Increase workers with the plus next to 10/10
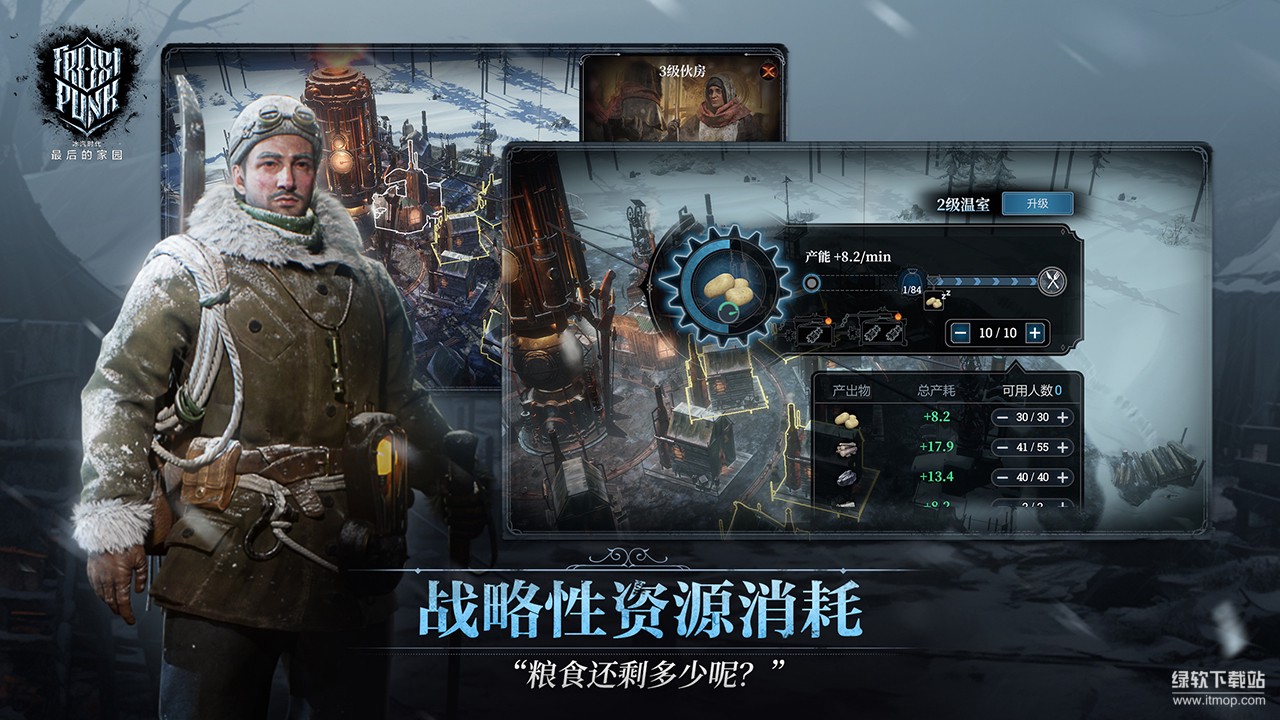 1034,332
